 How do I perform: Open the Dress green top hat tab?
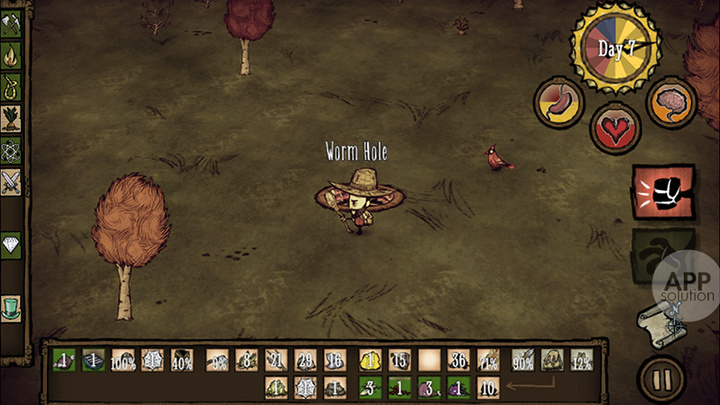11,307
